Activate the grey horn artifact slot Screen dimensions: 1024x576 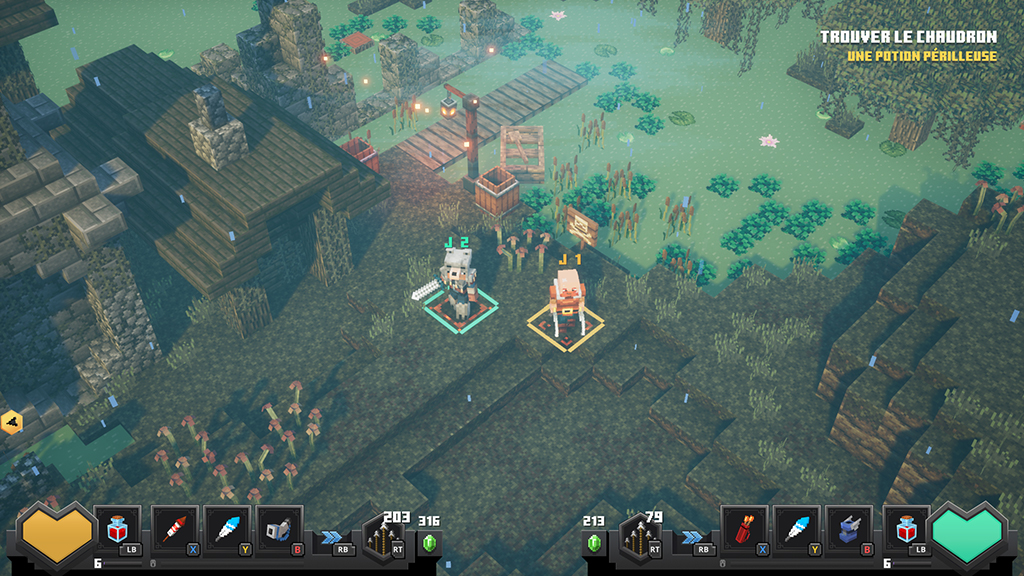pyautogui.click(x=280, y=529)
